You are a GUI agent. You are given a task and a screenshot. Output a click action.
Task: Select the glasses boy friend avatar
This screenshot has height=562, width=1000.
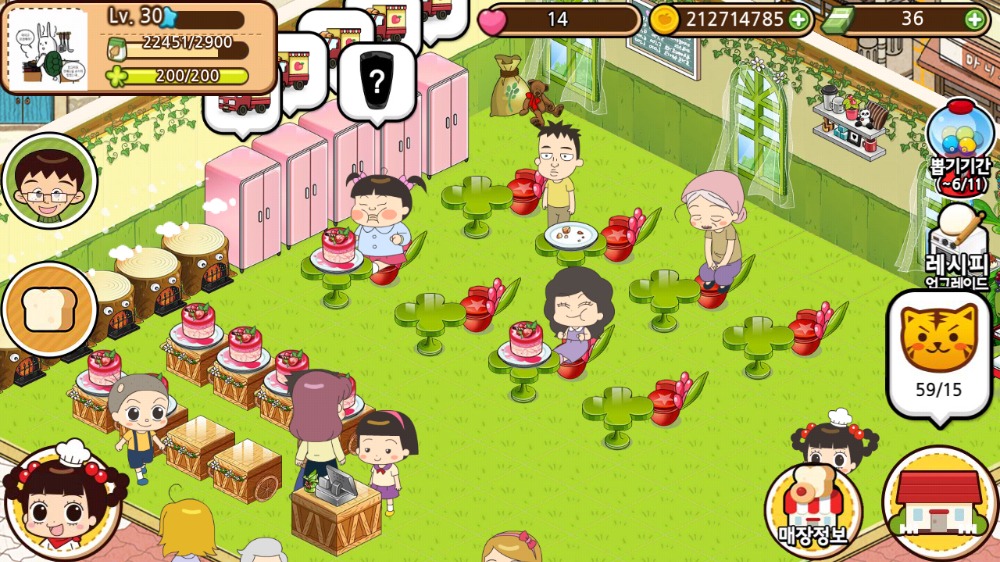[x=49, y=182]
